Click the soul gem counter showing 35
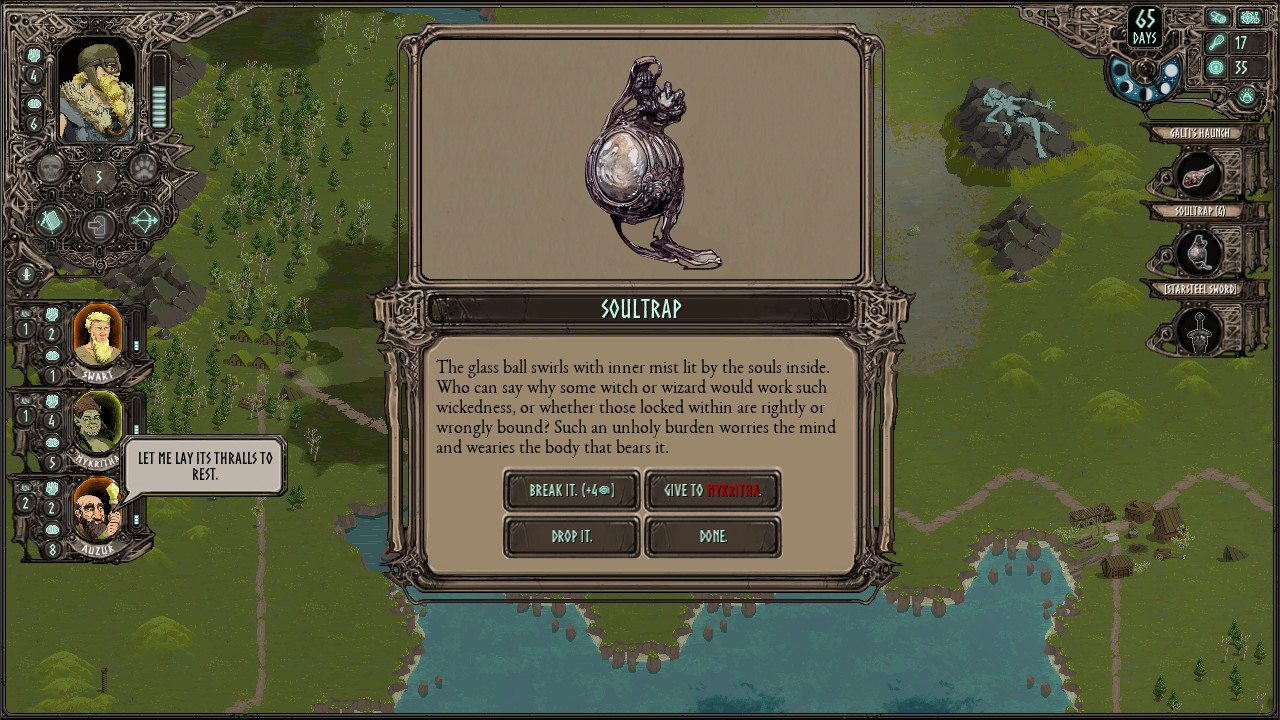1280x720 pixels. click(x=1241, y=66)
